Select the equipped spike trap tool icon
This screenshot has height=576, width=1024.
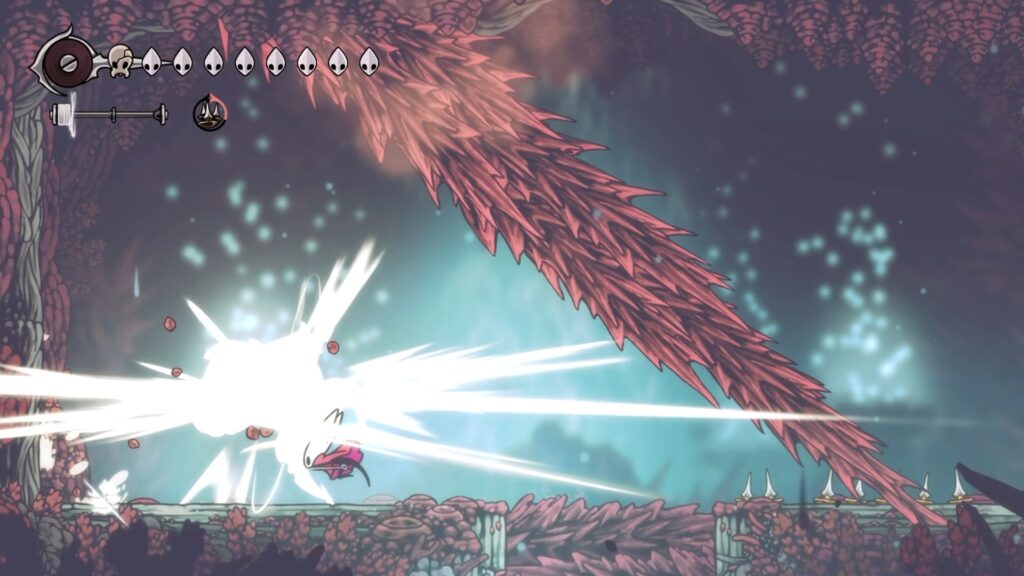209,113
